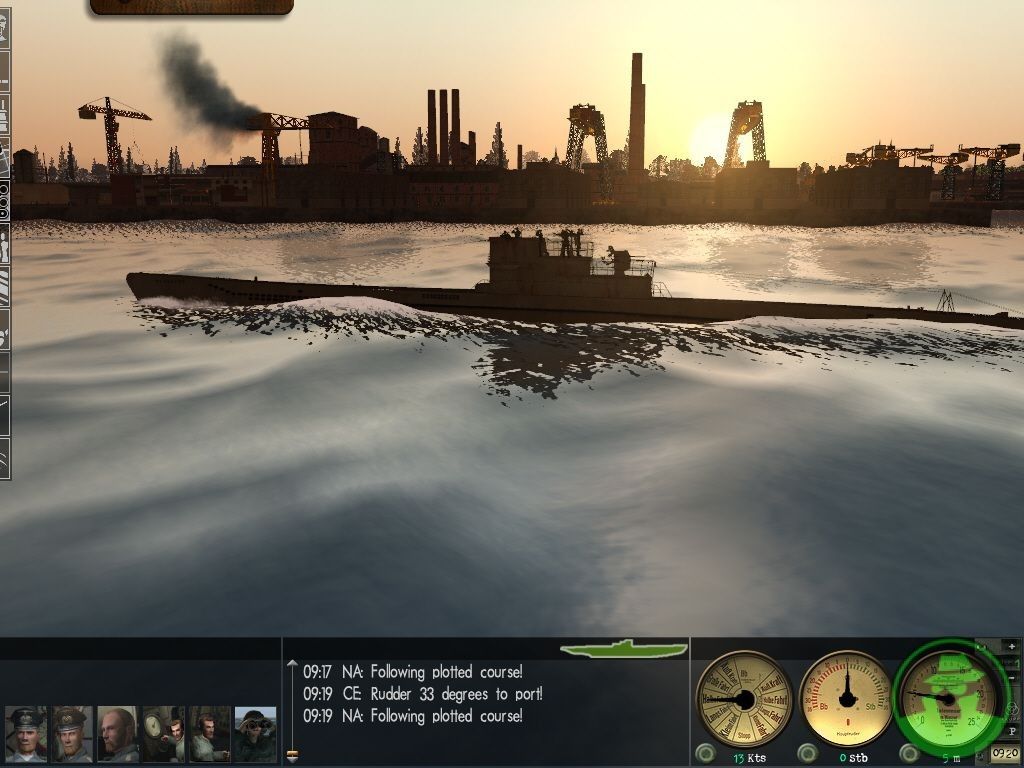Select the bald bearded weapons officer portrait

tap(118, 734)
